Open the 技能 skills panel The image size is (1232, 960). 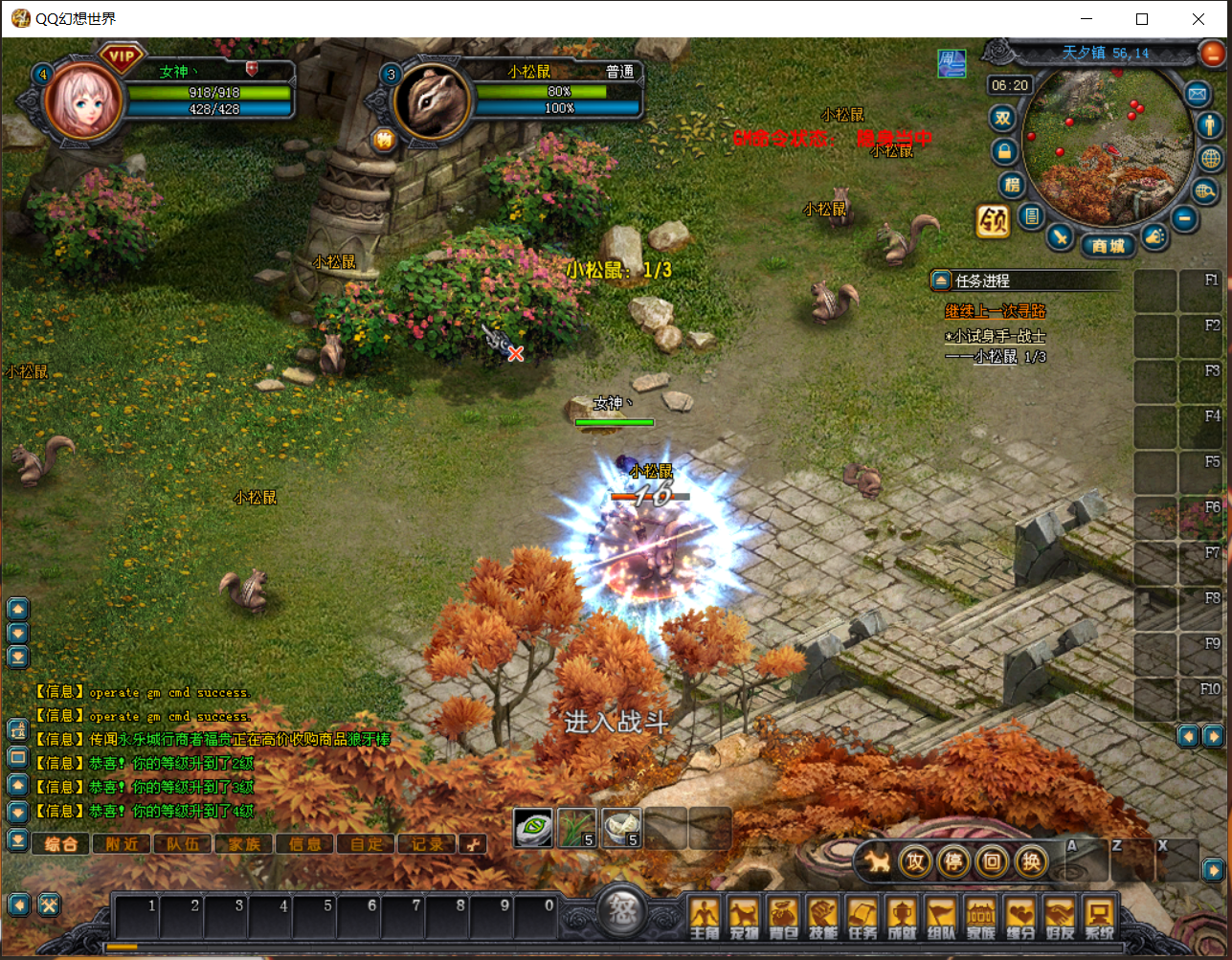822,918
